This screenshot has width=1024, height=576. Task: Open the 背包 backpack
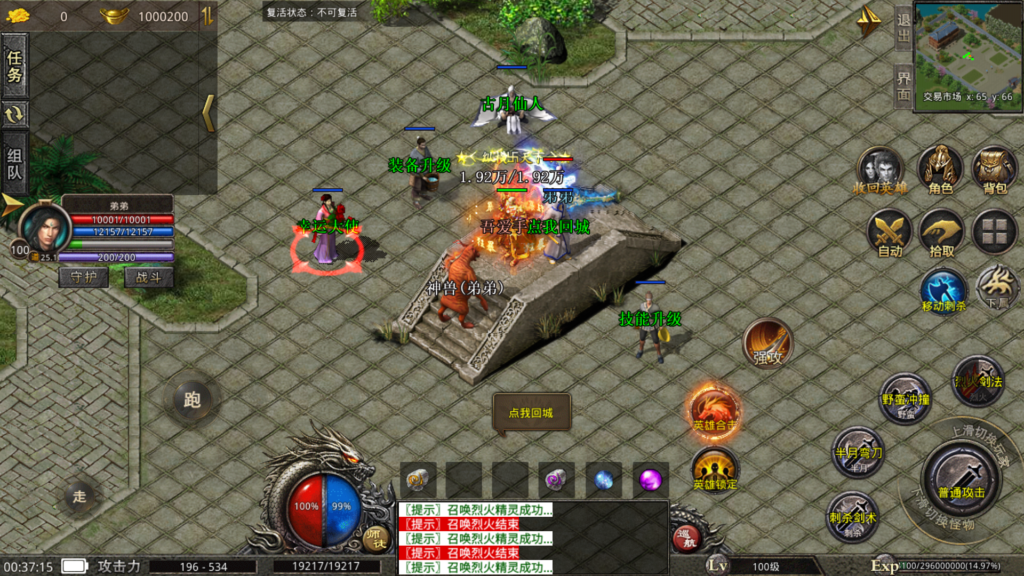coord(994,168)
